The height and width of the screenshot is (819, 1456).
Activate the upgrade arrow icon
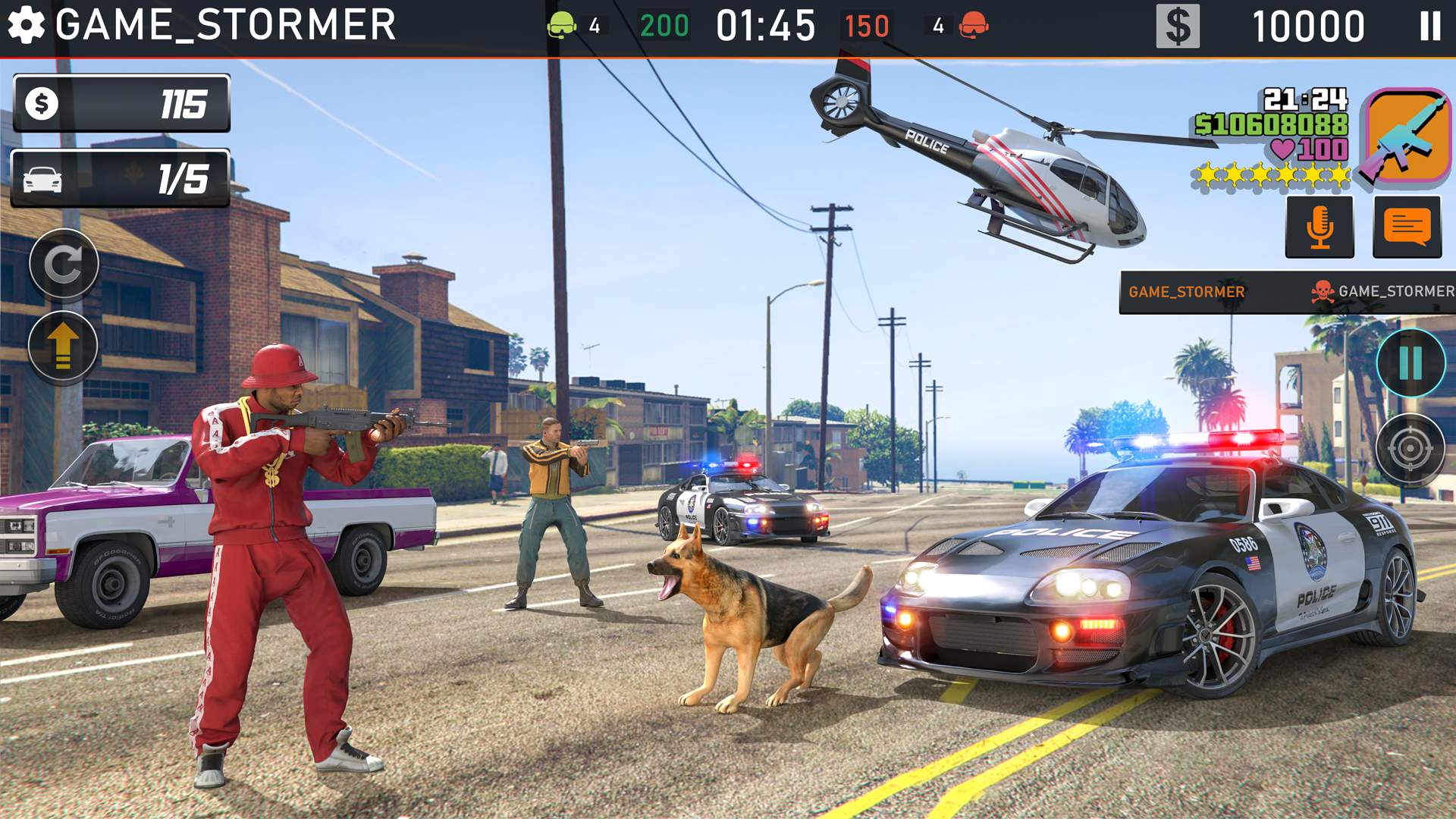(64, 346)
